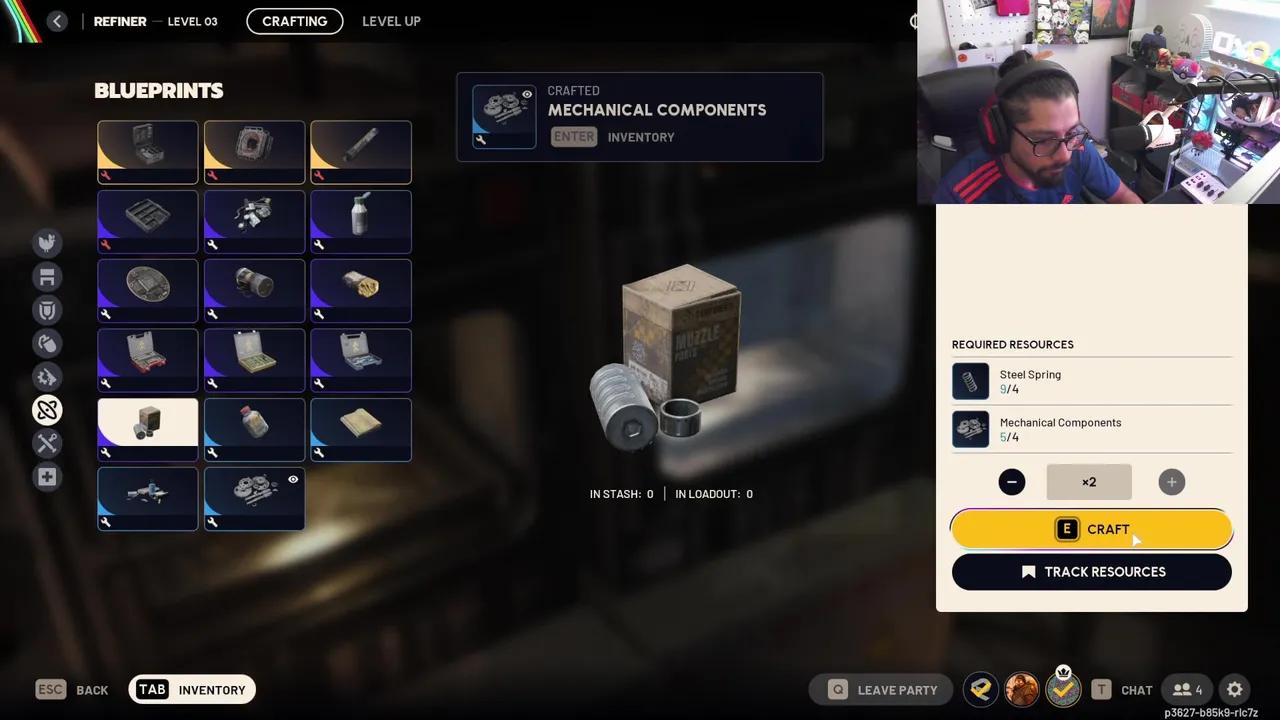Click the crowned checkmark player badge
Viewport: 1280px width, 720px height.
(x=1063, y=689)
